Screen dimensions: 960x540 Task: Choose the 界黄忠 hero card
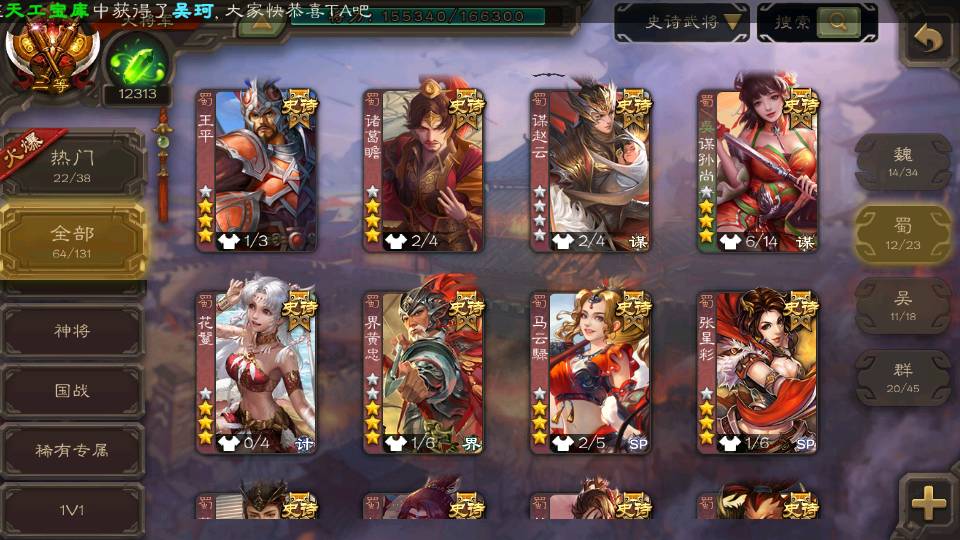pyautogui.click(x=424, y=372)
